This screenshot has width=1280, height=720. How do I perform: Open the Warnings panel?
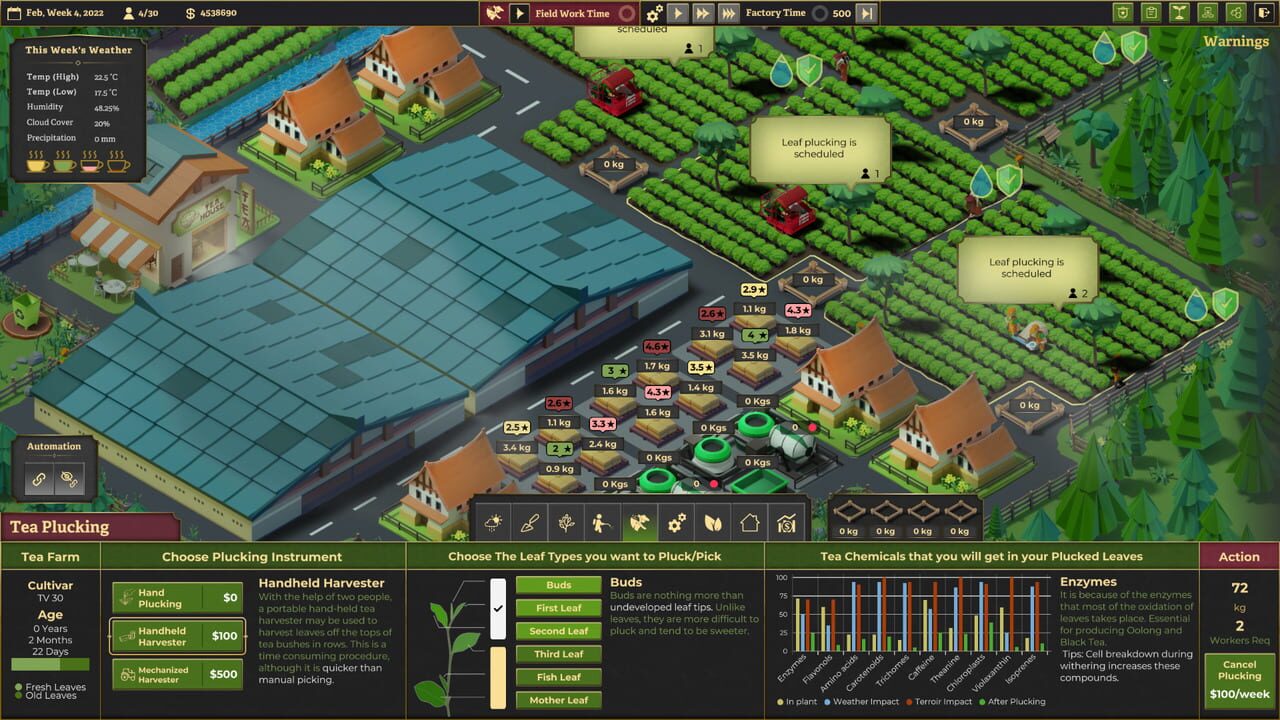[1236, 42]
